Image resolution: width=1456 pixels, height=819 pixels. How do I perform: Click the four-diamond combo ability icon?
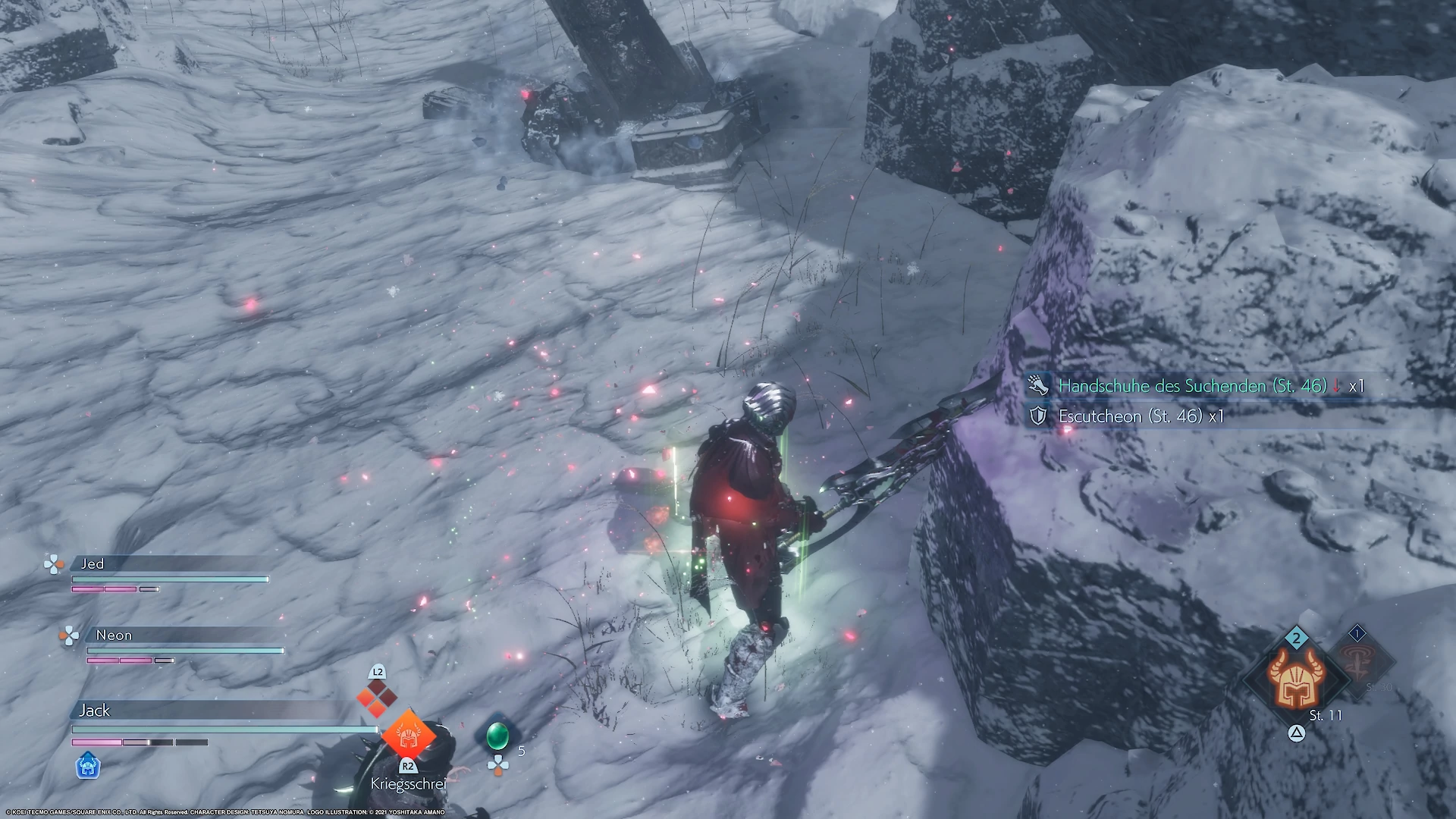[x=377, y=698]
